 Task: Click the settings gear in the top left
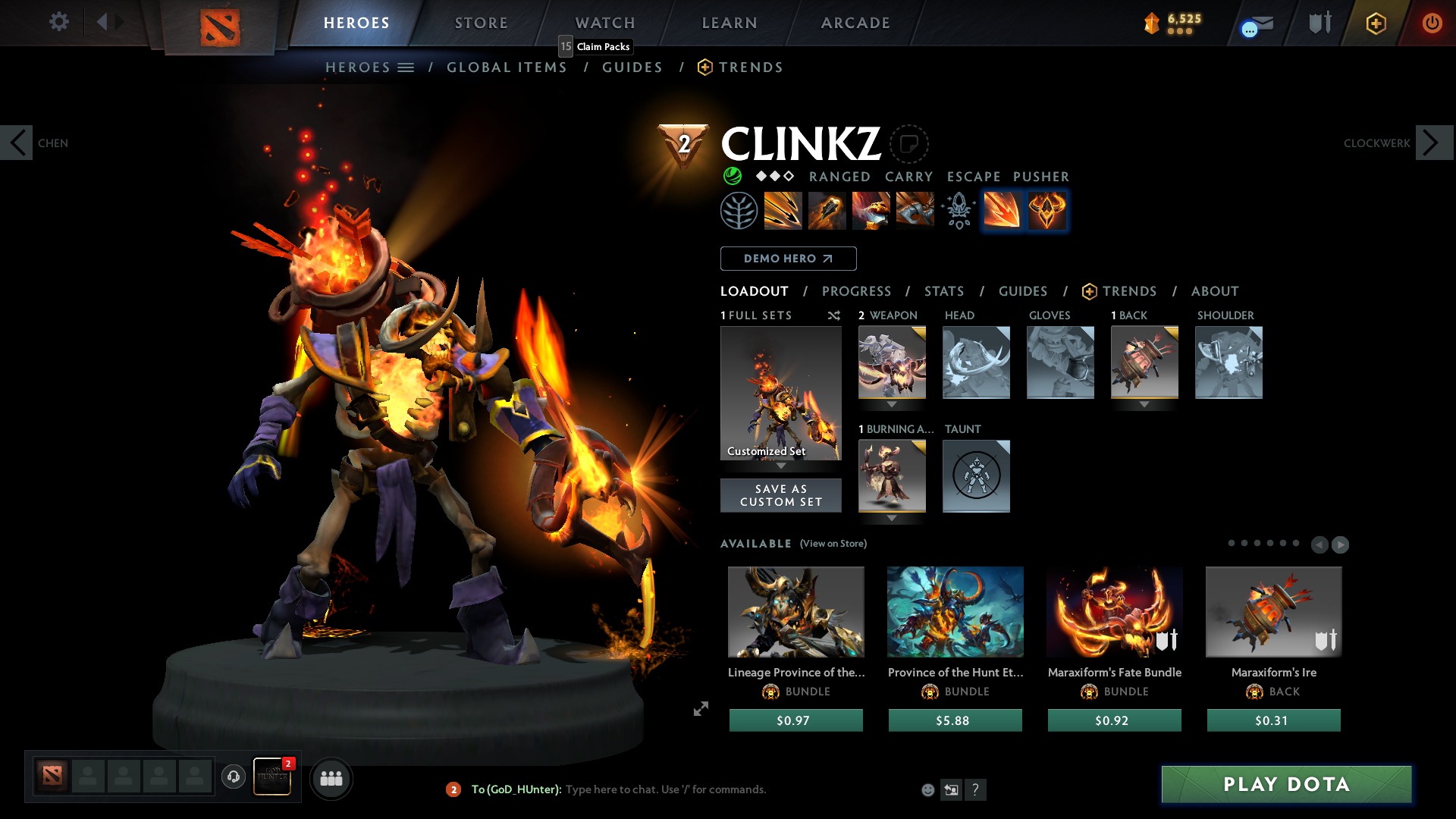coord(58,22)
